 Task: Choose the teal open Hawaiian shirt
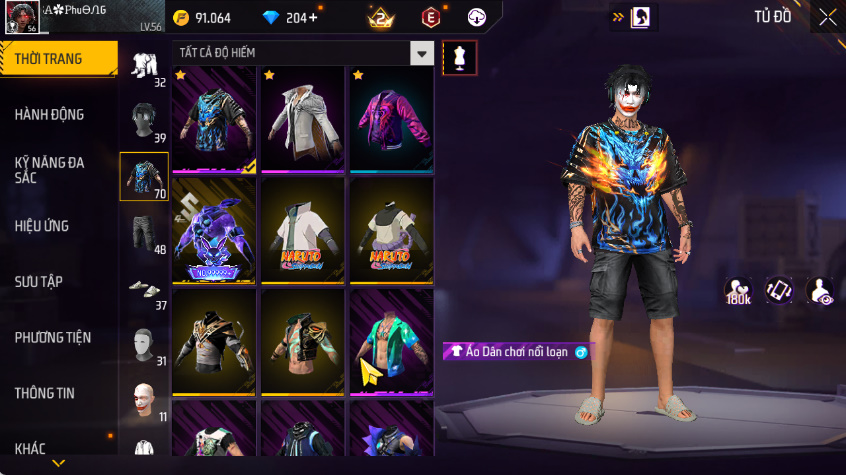391,341
